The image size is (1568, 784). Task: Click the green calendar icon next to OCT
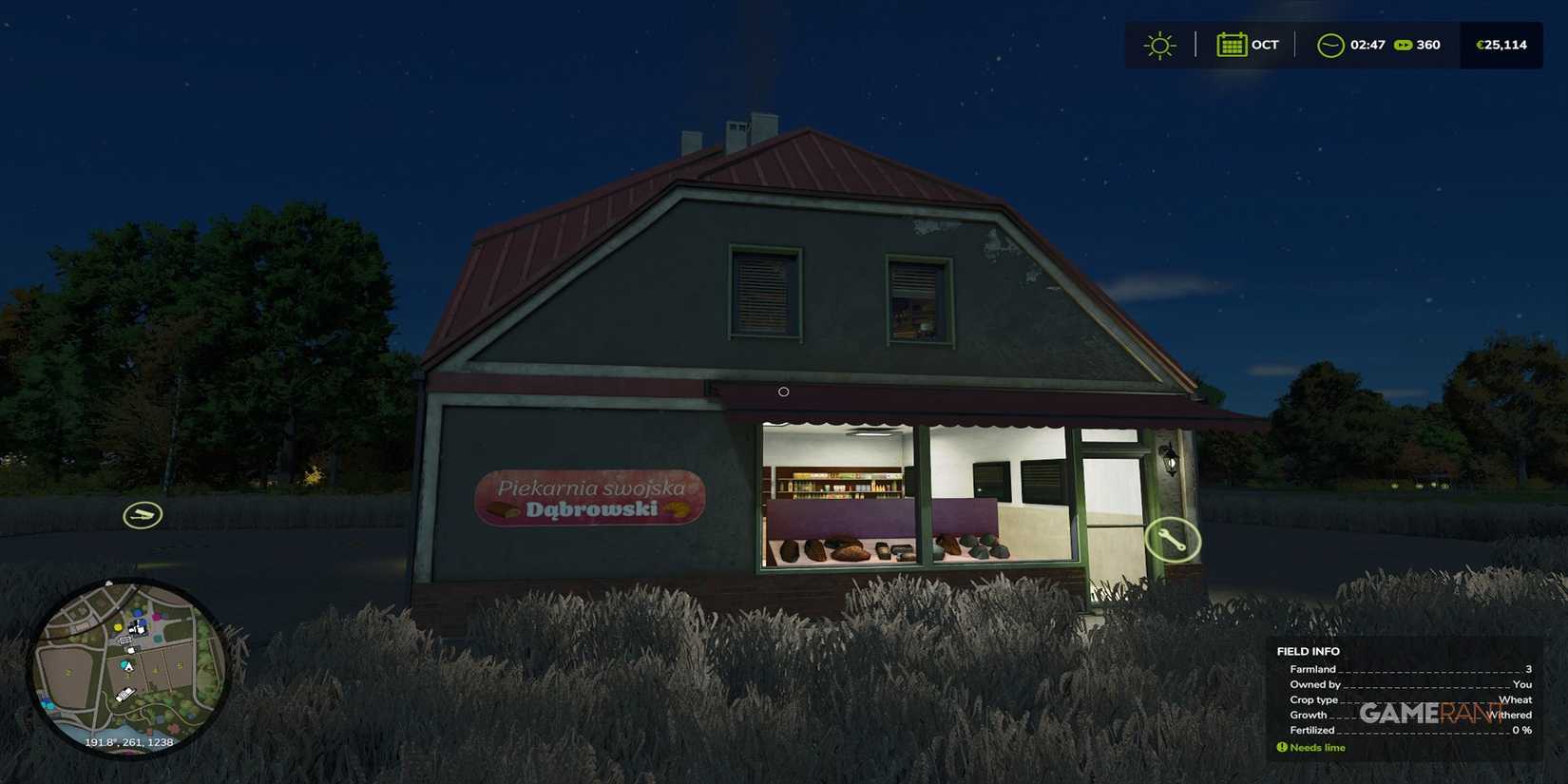[1232, 45]
